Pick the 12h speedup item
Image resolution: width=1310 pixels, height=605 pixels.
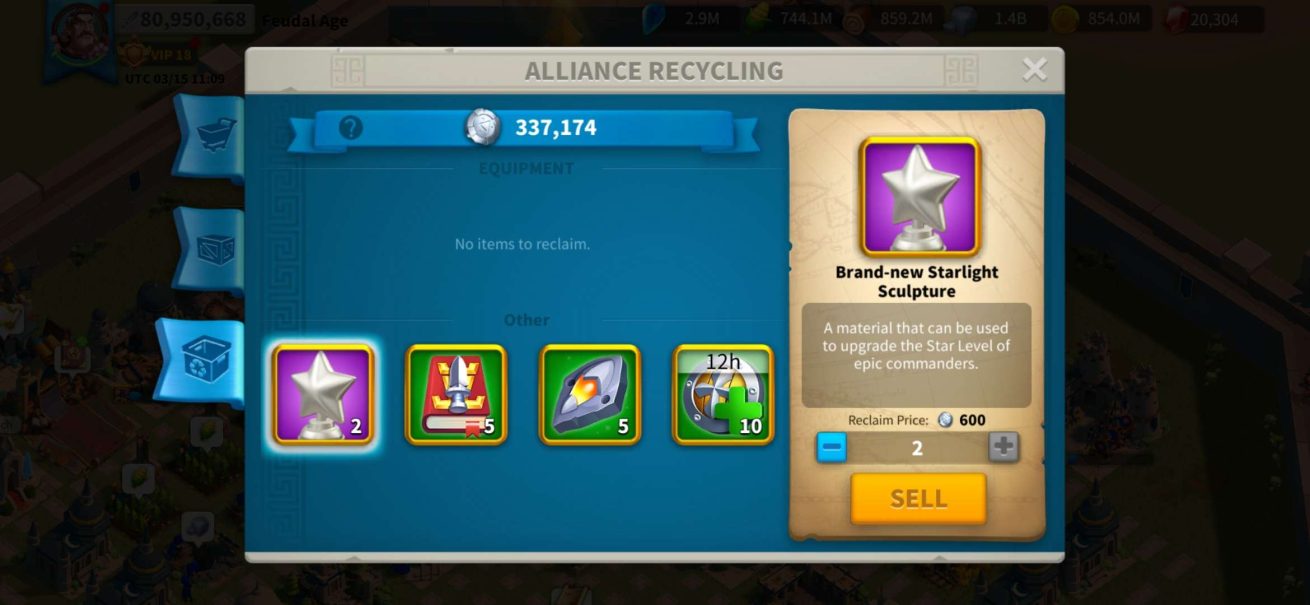[723, 394]
